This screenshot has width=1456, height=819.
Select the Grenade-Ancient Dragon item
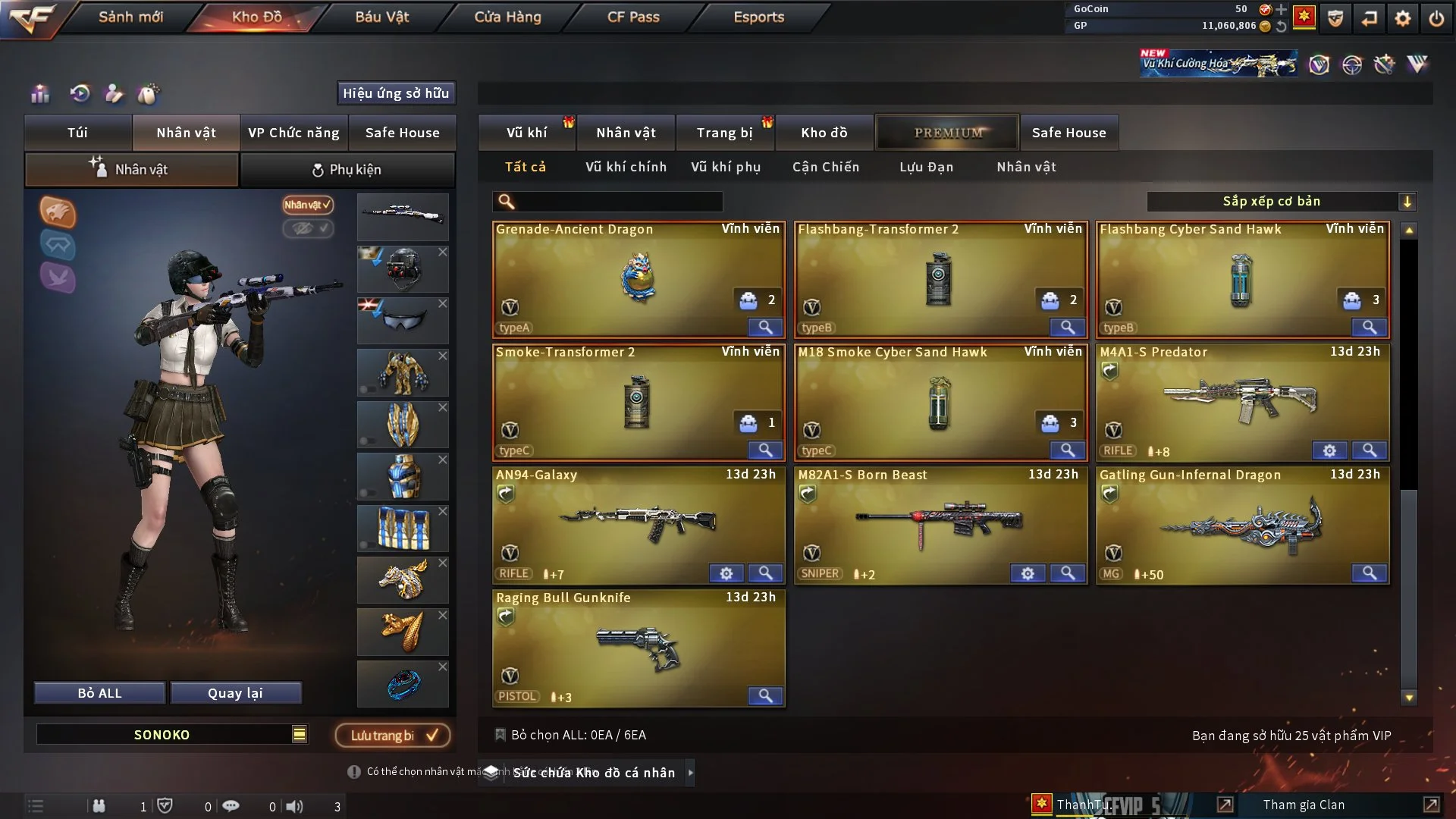click(638, 279)
